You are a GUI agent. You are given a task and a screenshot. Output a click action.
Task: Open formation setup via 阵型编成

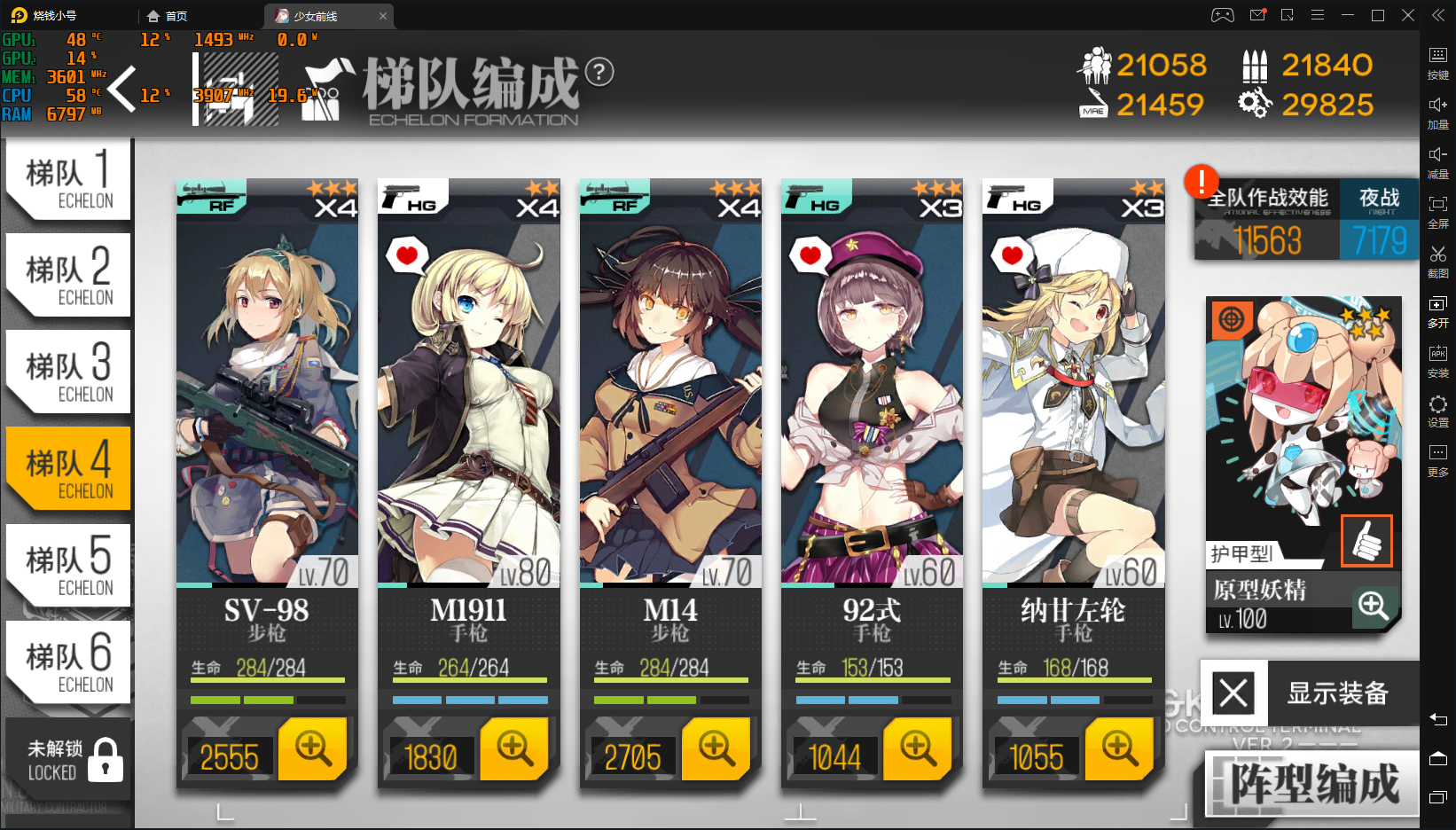[x=1312, y=782]
